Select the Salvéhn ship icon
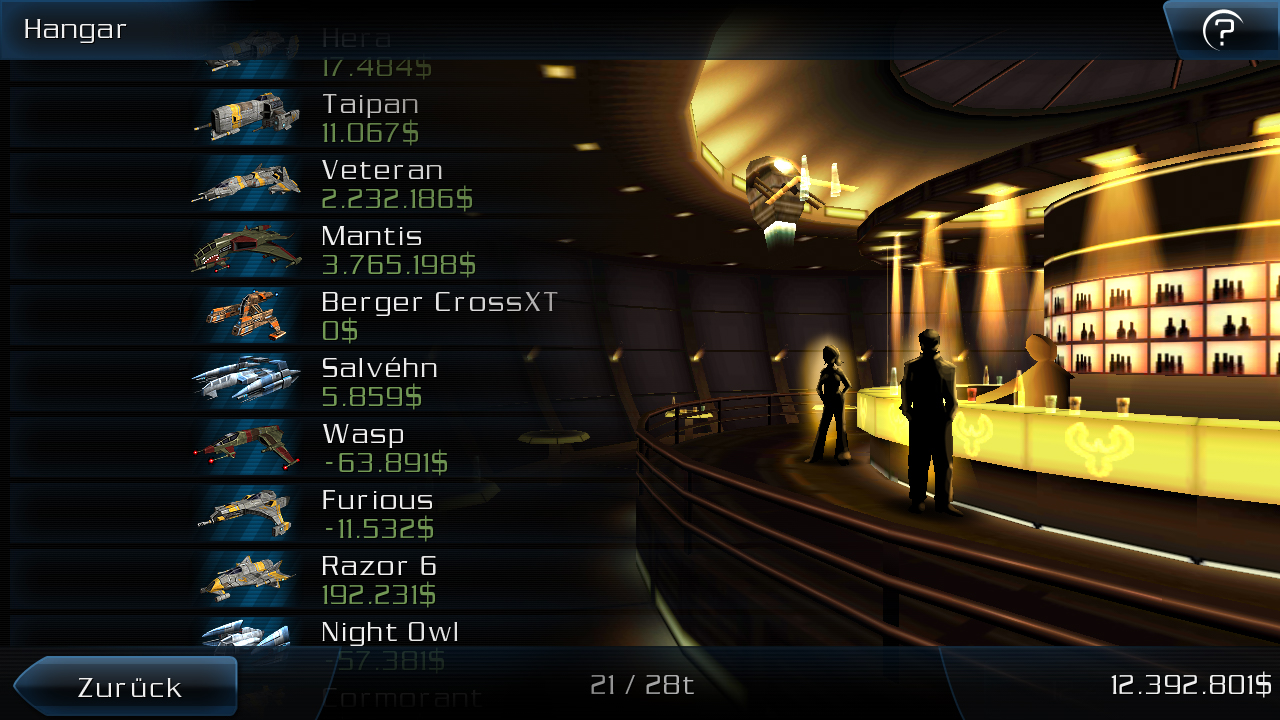This screenshot has width=1280, height=720. tap(248, 379)
